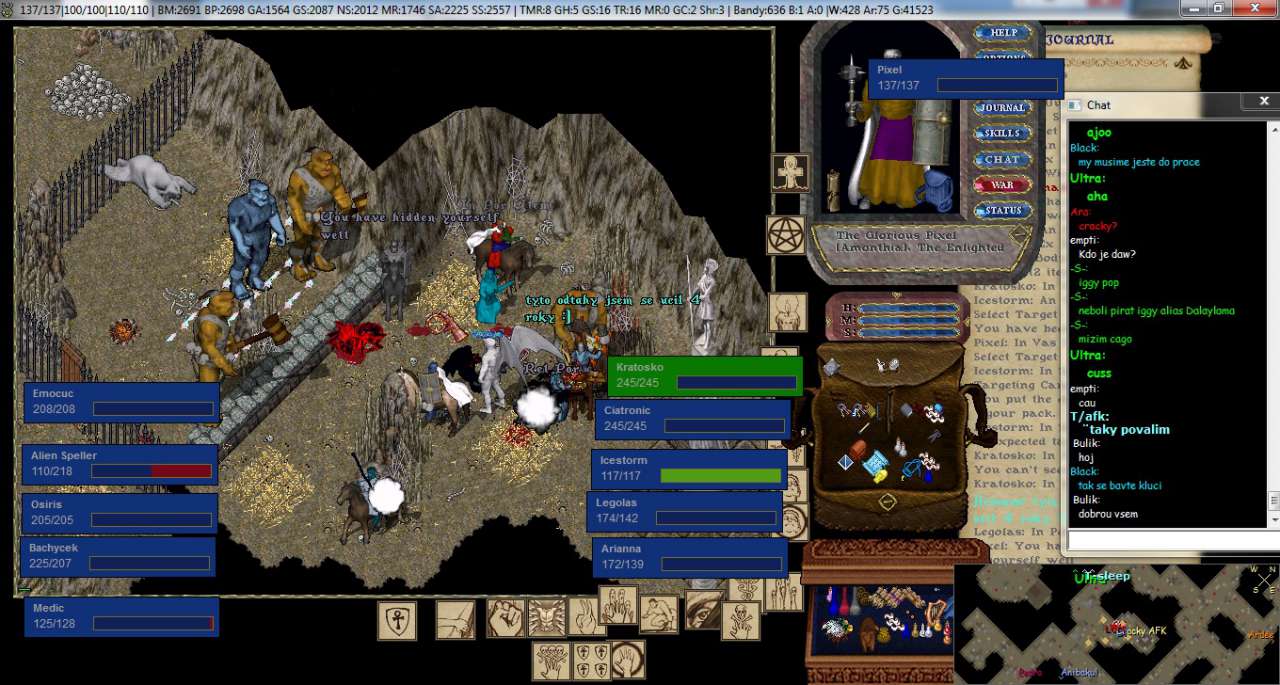Screen dimensions: 1280x685
Task: Use the eye-shaped spell icon
Action: click(703, 608)
